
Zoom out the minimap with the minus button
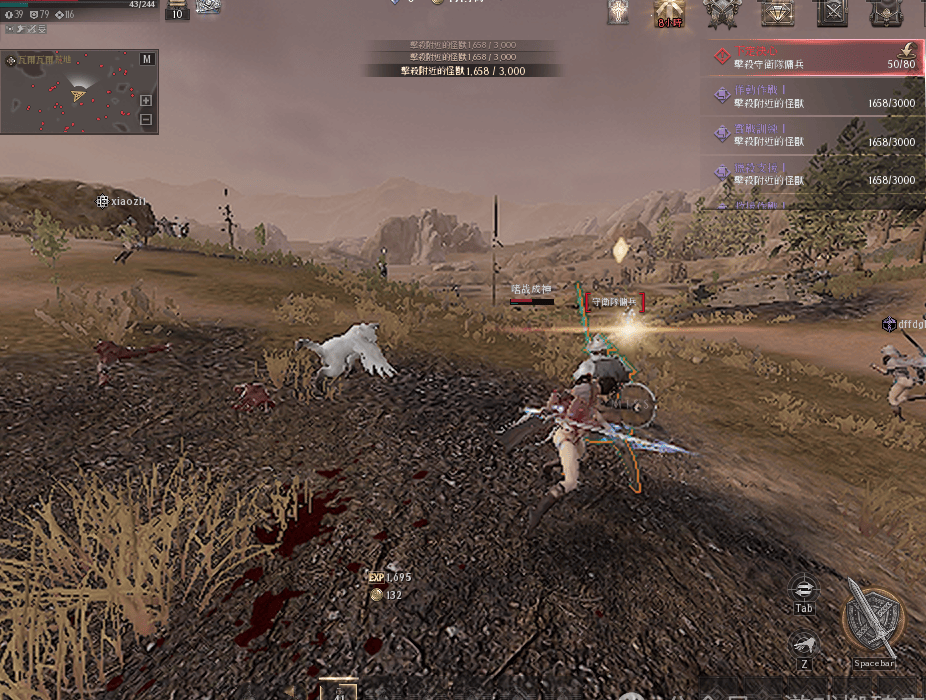[x=146, y=120]
